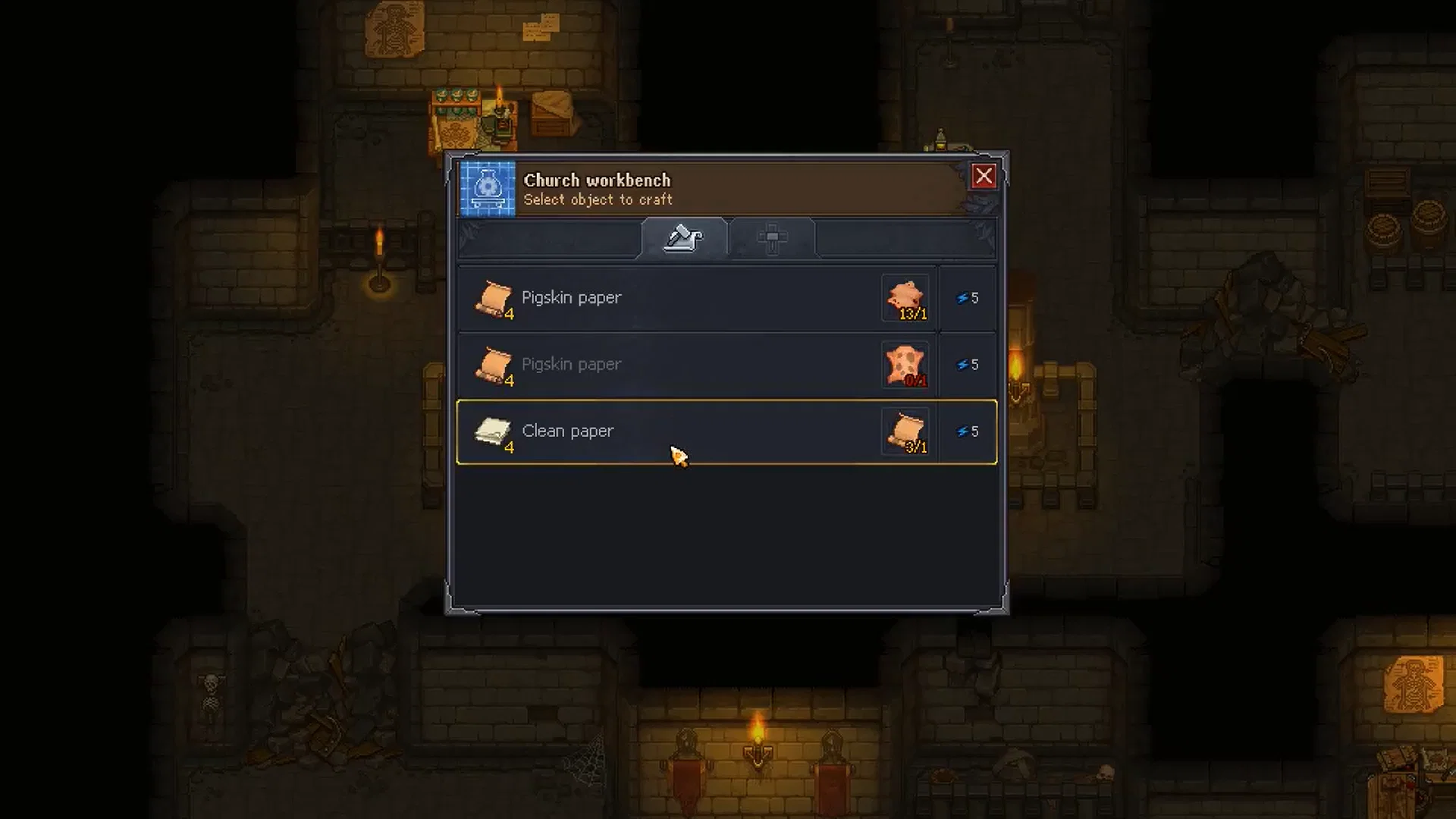This screenshot has width=1456, height=819.
Task: Click the red 0/1 pig skin ingredient icon
Action: 905,364
